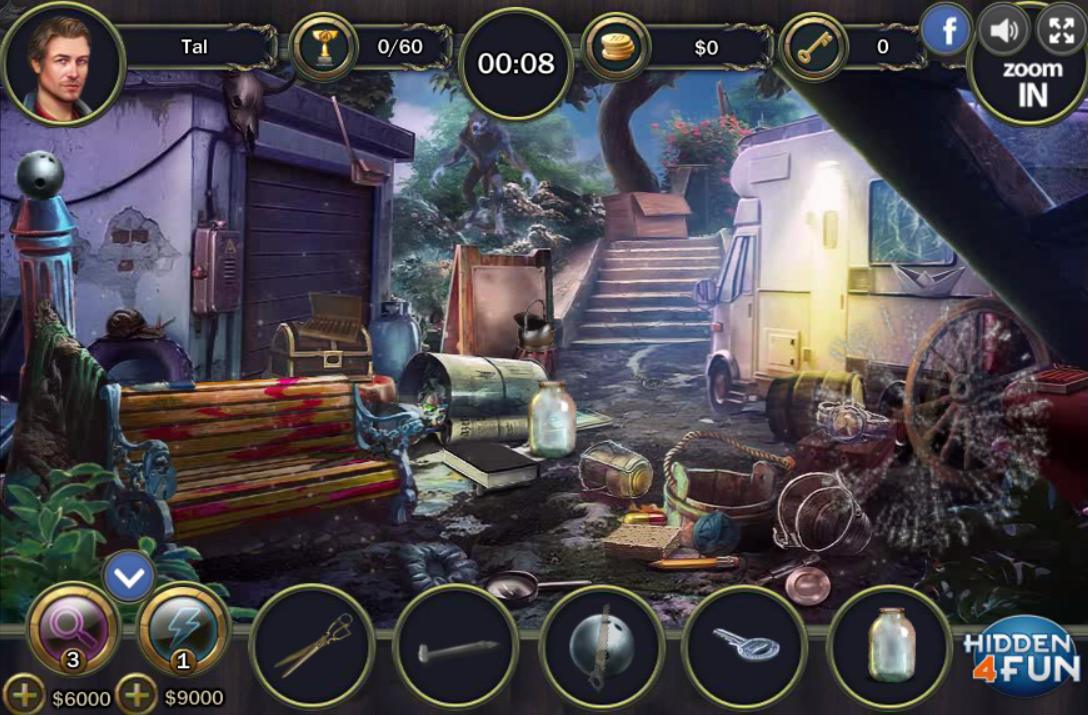The width and height of the screenshot is (1088, 715).
Task: Click the zoom IN button
Action: point(1032,82)
